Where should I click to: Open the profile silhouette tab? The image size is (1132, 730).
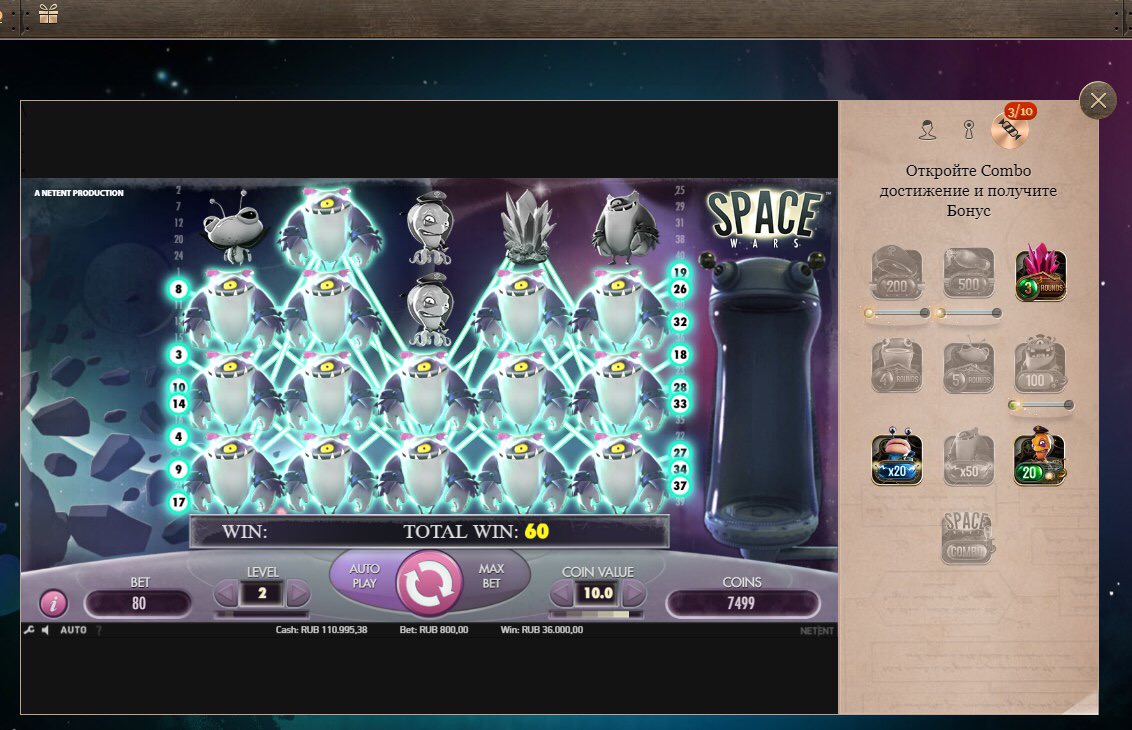(927, 130)
